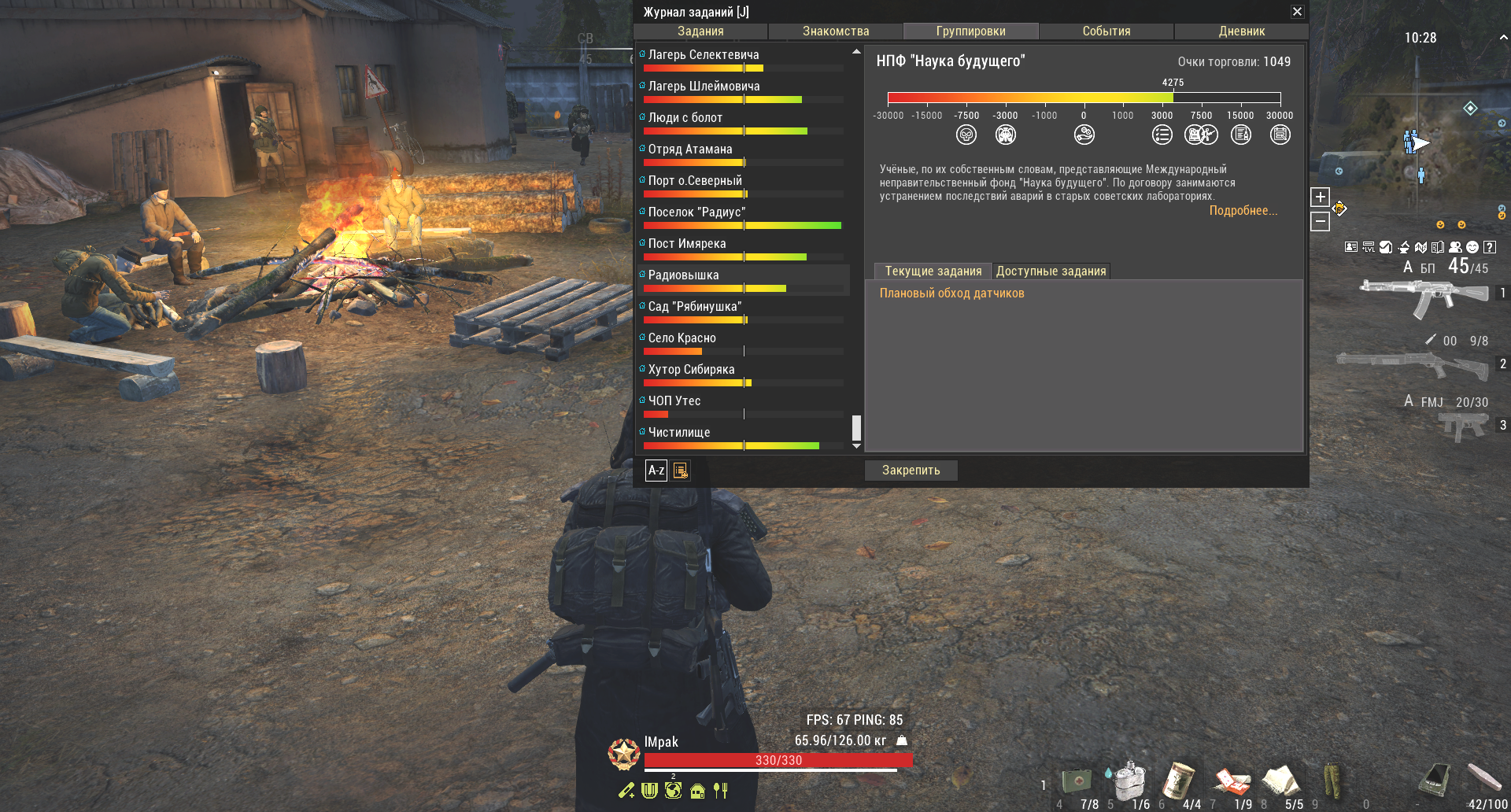Select the Плановый обход датчиков quest

click(952, 293)
